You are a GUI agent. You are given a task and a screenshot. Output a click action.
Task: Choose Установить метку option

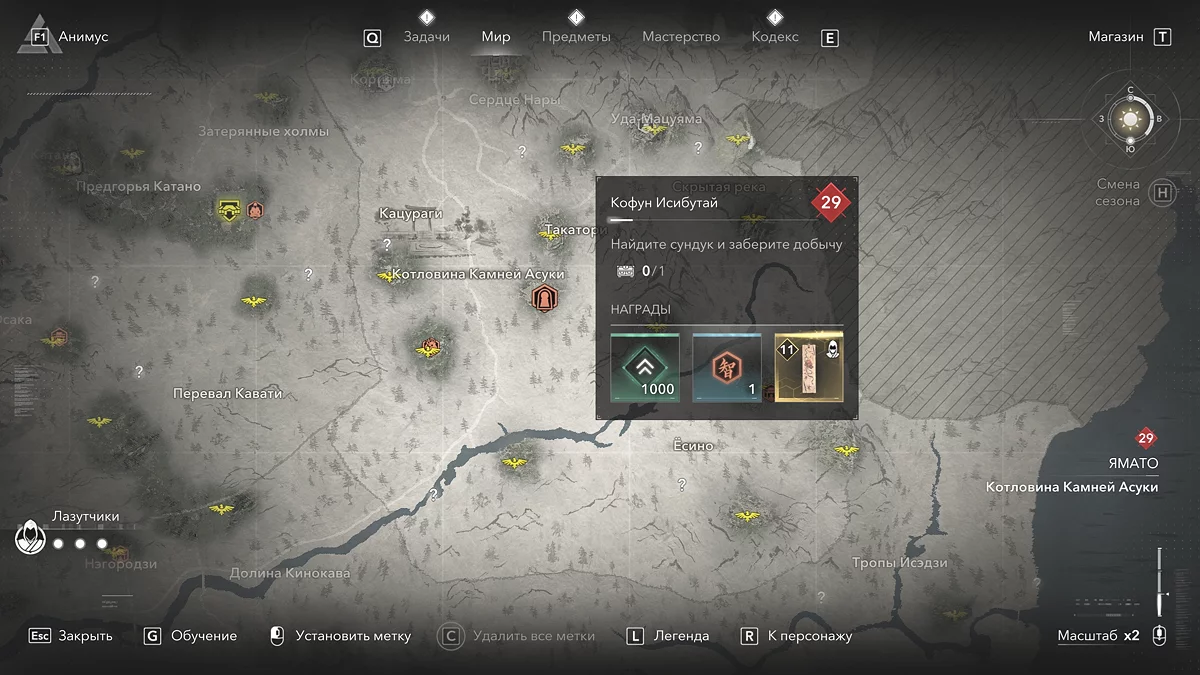tap(353, 636)
